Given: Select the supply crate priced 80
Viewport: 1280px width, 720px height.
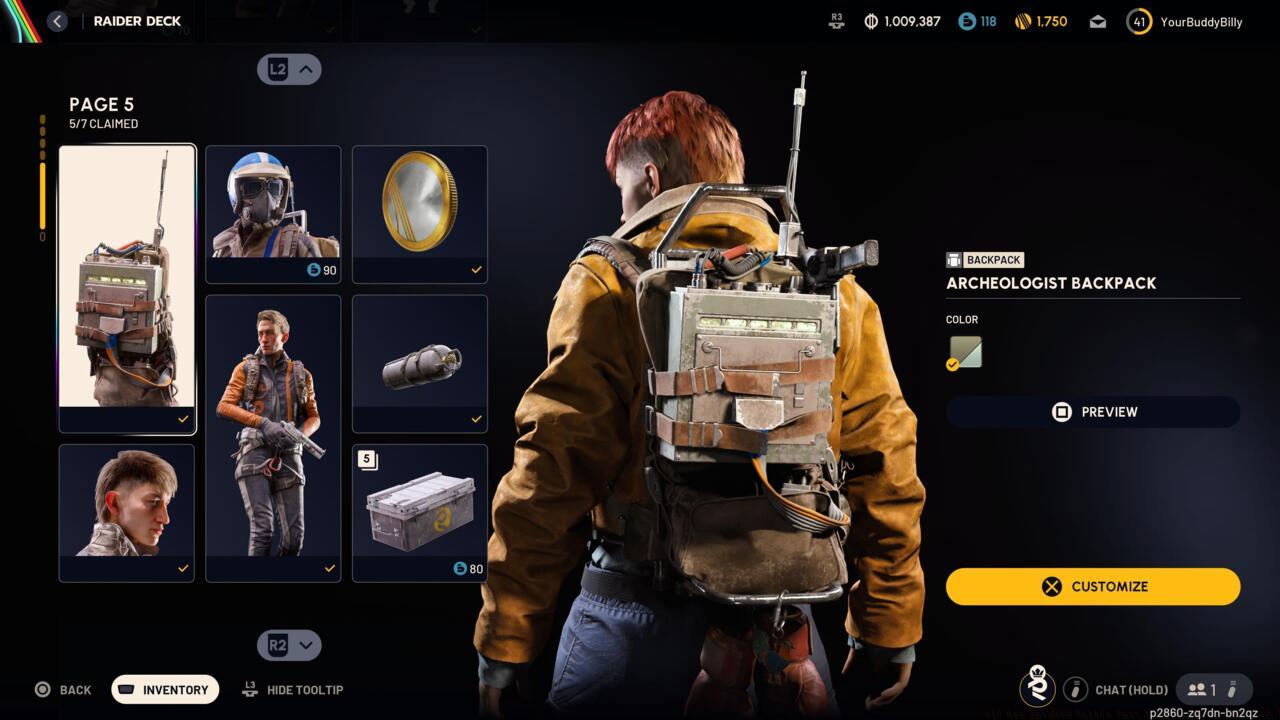Looking at the screenshot, I should [x=419, y=513].
